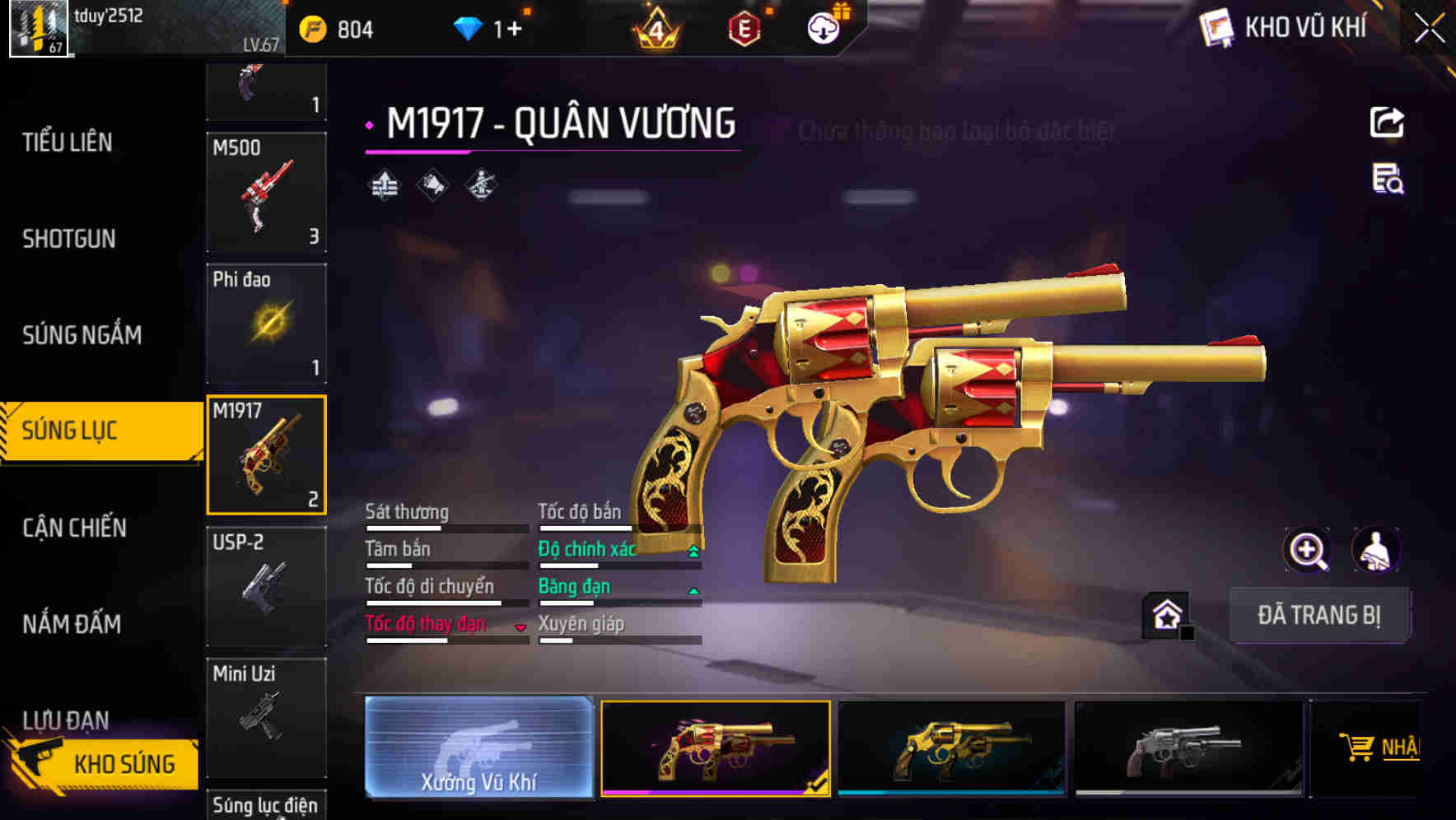Select the M1917 weapon attribute upgrade badge
The width and height of the screenshot is (1456, 820).
point(384,184)
